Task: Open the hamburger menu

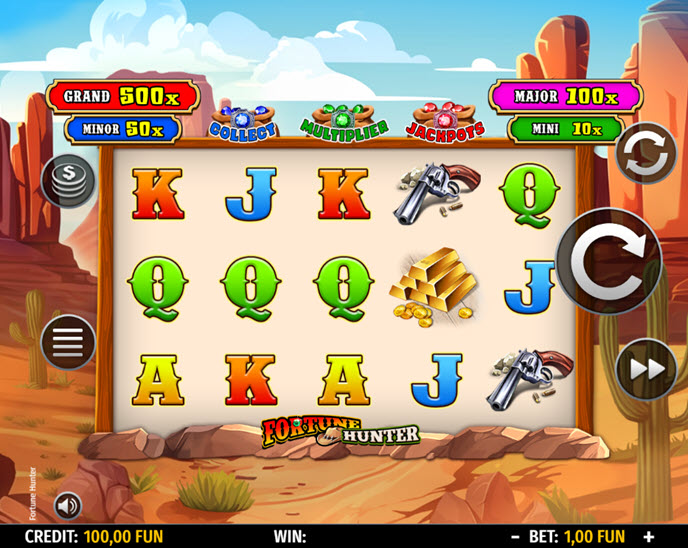Action: pyautogui.click(x=68, y=343)
